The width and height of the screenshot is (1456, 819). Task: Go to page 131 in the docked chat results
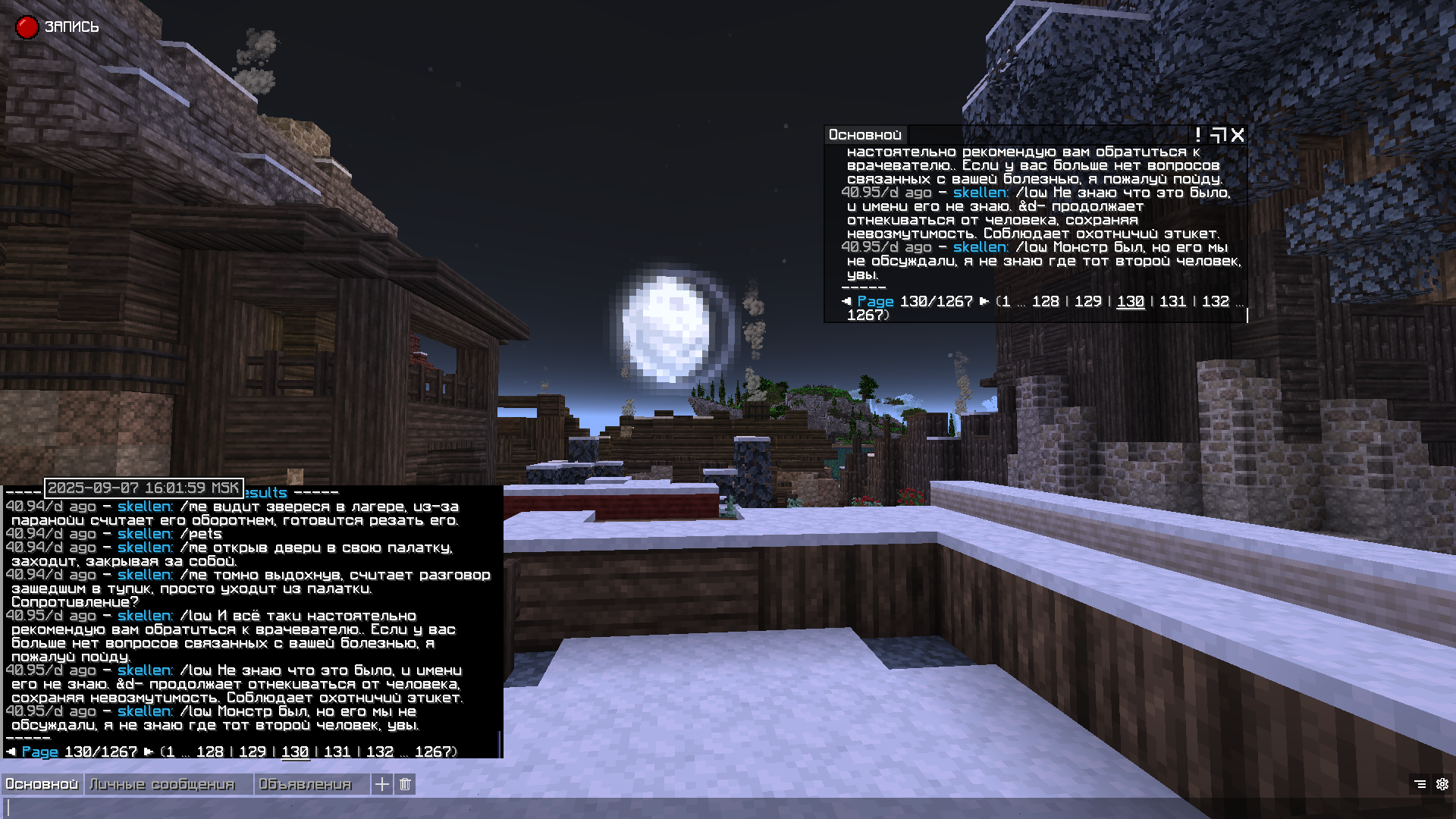click(337, 752)
